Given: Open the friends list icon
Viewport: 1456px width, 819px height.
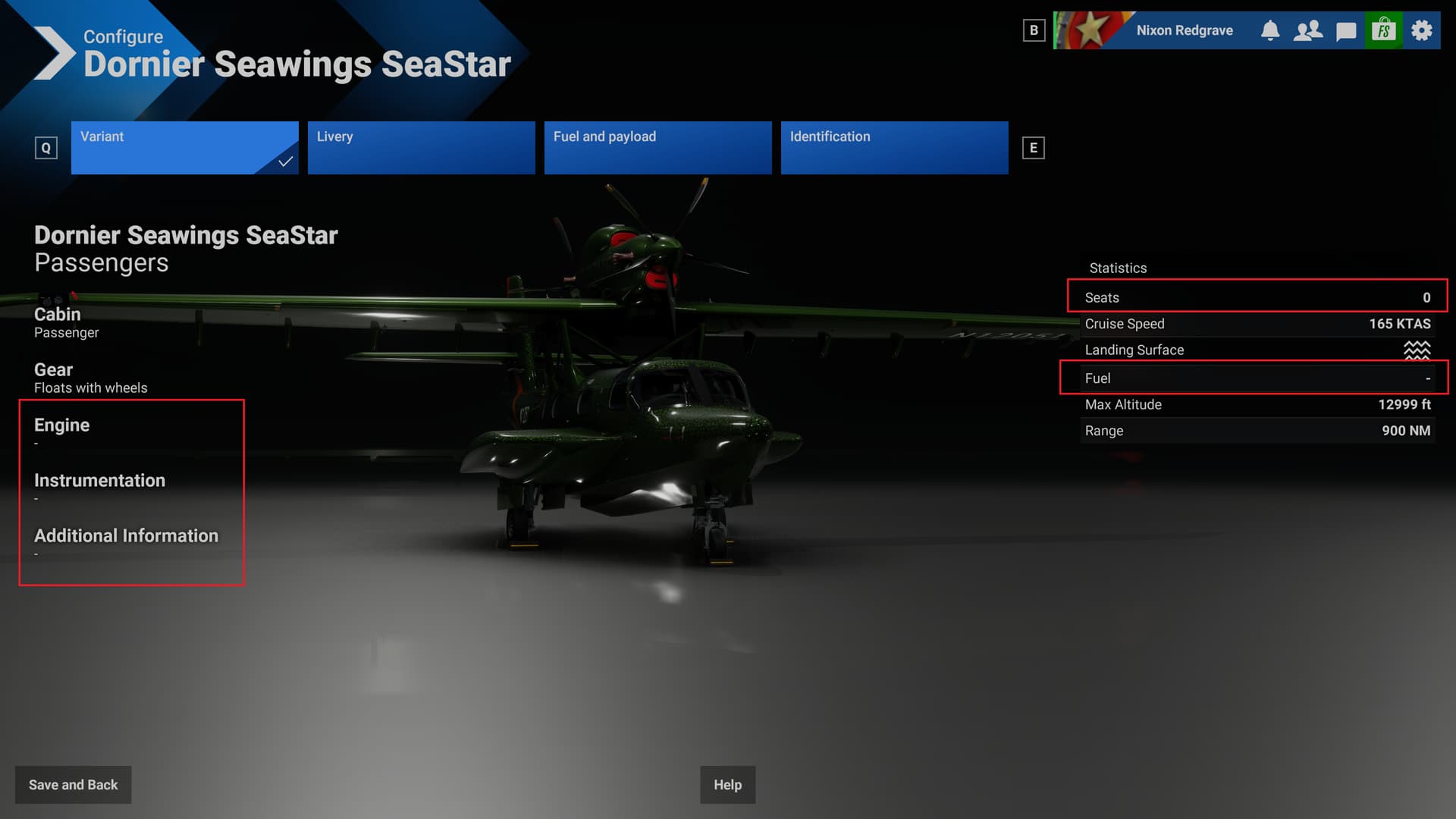Looking at the screenshot, I should (x=1307, y=30).
